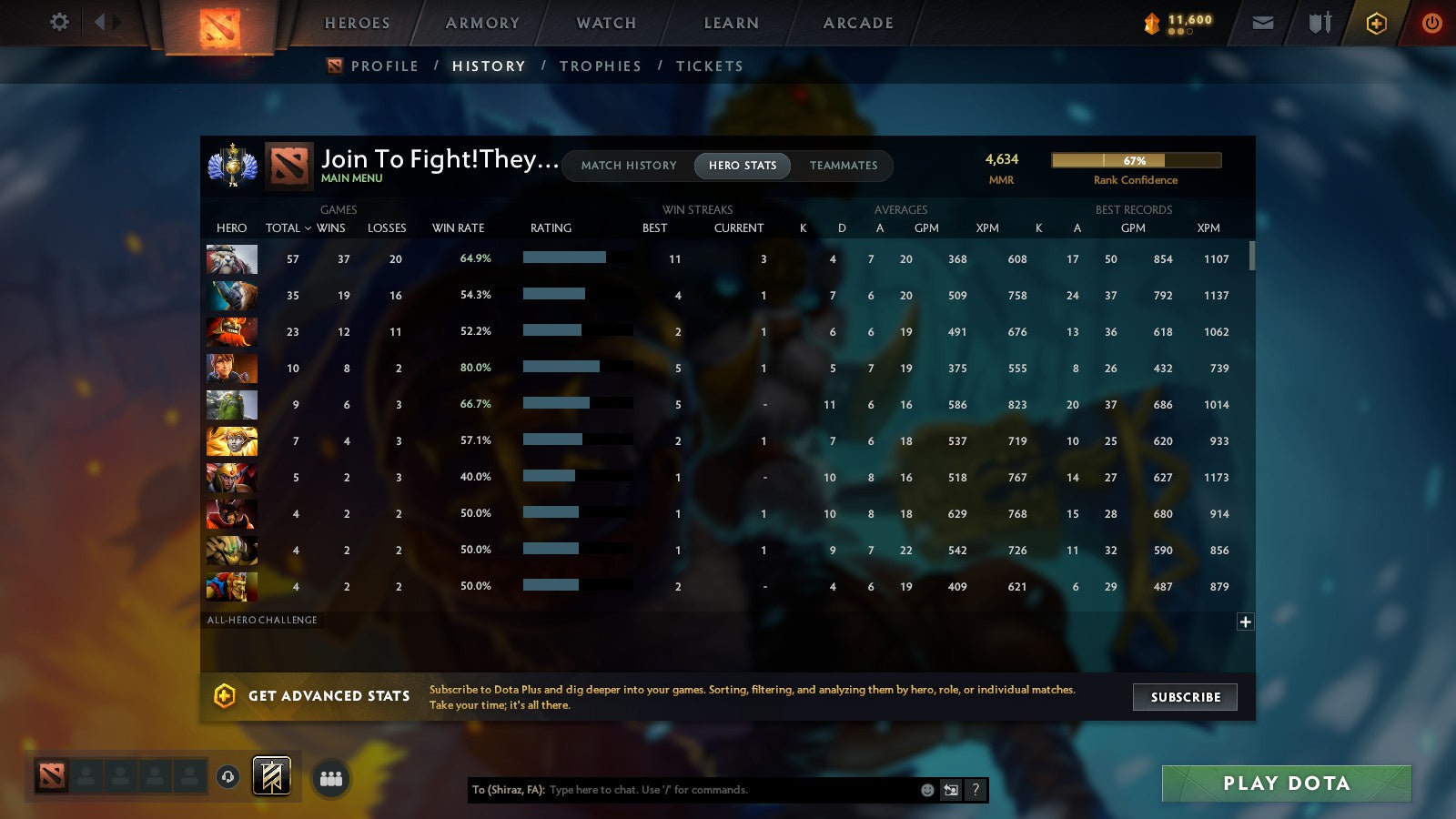
Task: Open the settings gear icon
Action: pyautogui.click(x=58, y=23)
